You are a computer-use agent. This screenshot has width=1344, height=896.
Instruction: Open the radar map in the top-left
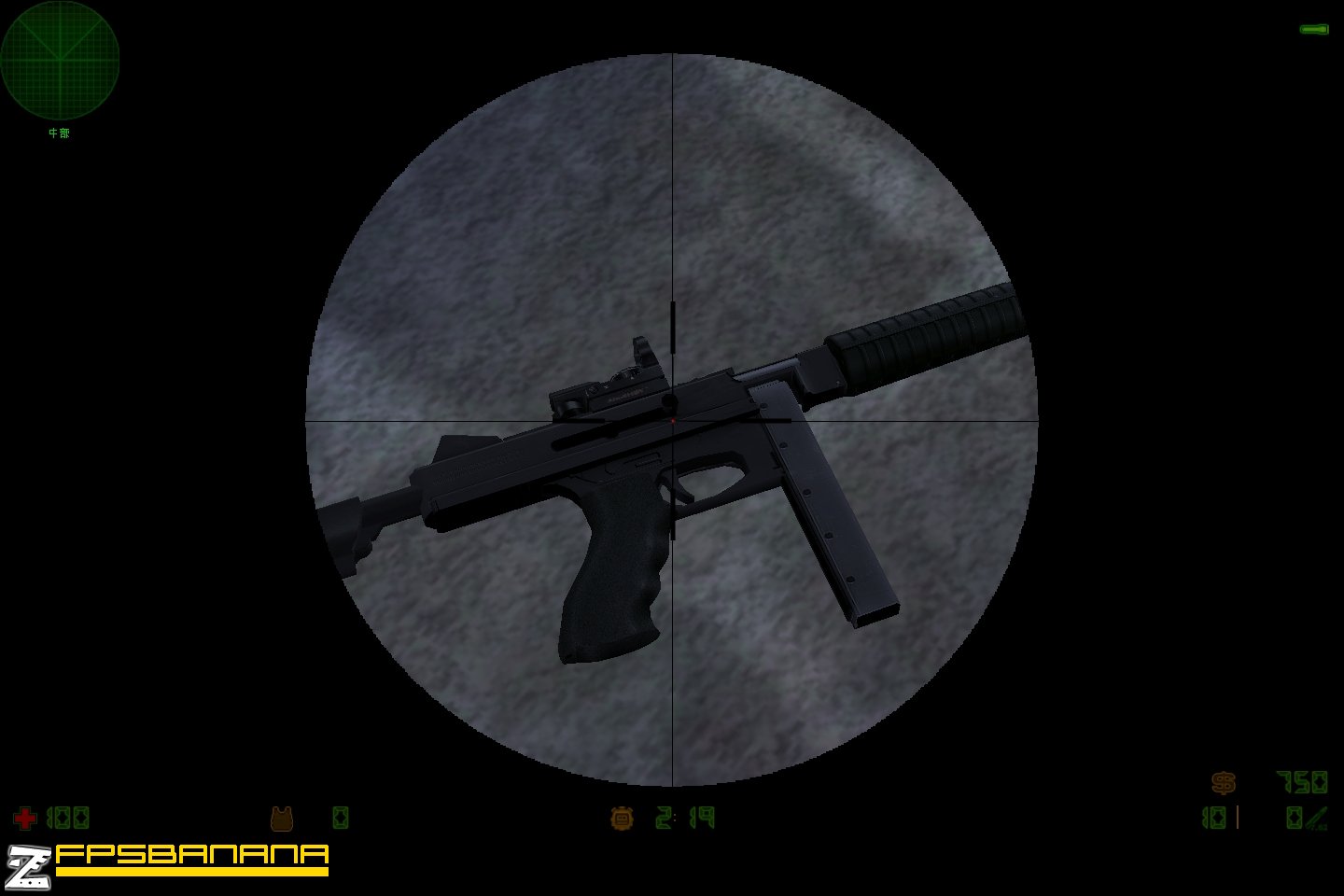61,61
